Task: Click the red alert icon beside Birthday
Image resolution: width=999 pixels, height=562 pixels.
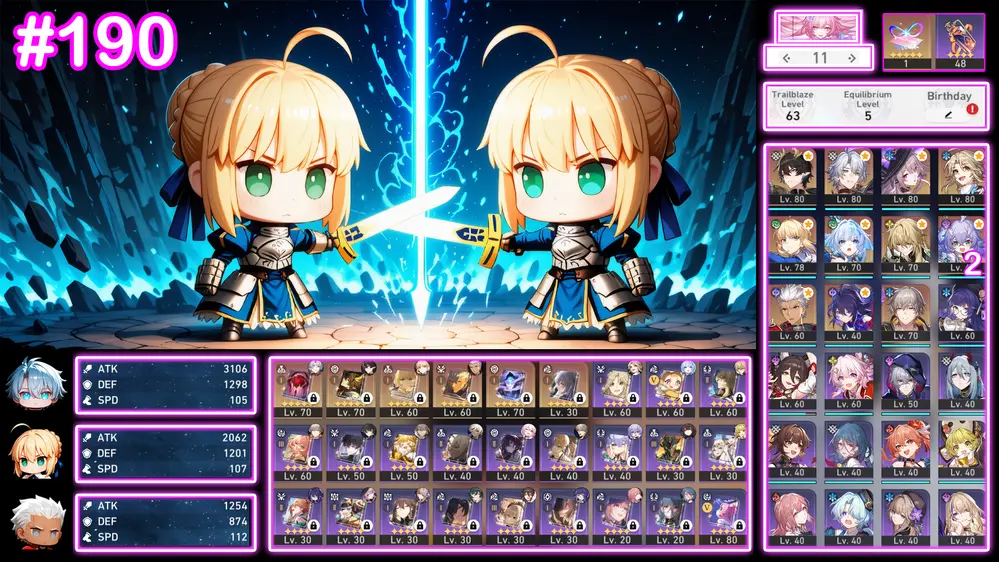Action: click(x=972, y=109)
